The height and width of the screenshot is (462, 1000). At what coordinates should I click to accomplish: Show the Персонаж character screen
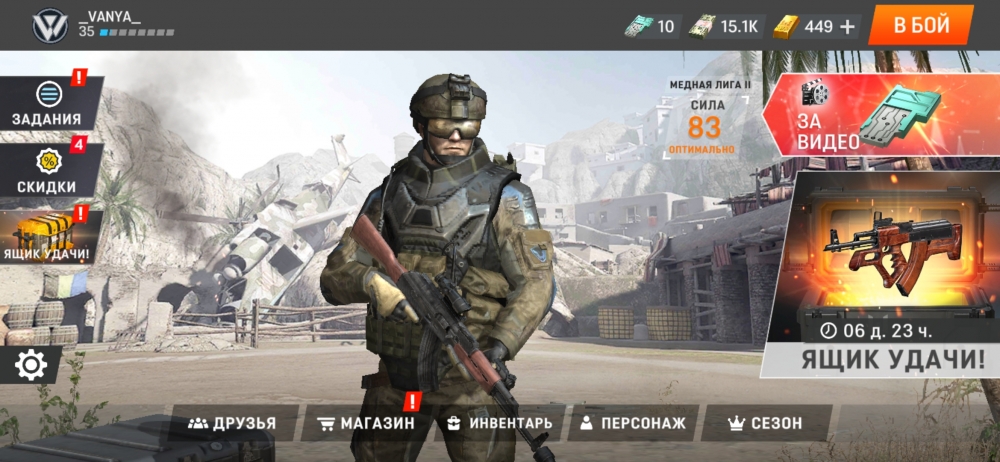pos(633,423)
